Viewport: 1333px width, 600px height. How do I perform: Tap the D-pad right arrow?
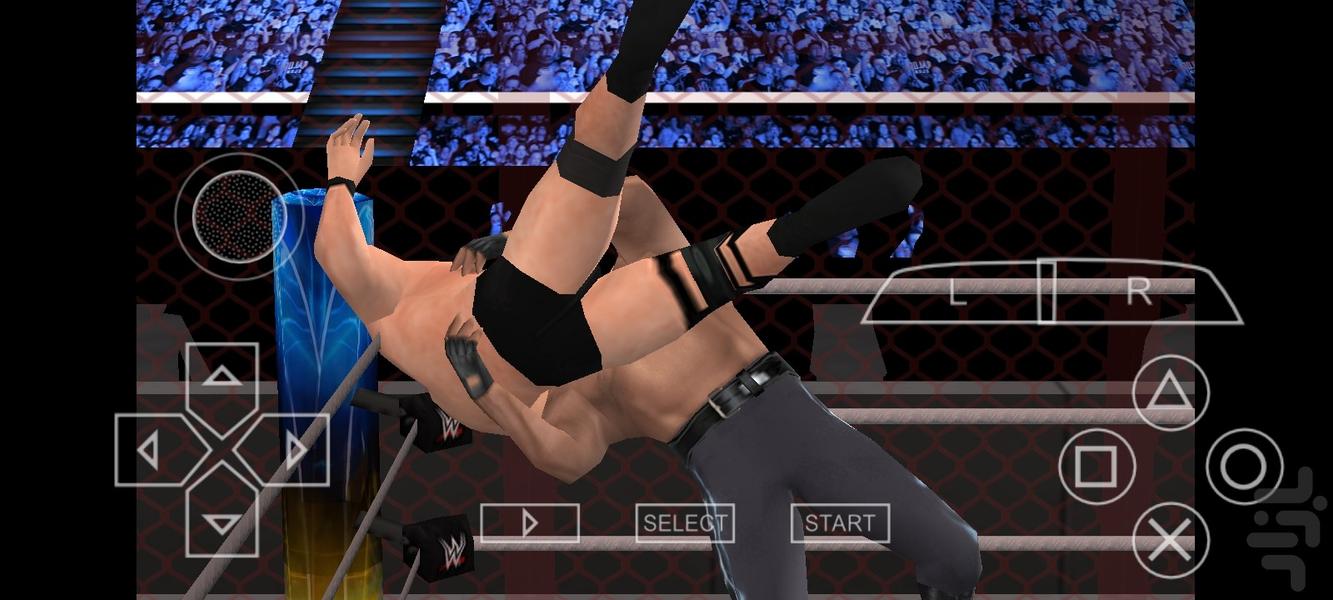coord(294,451)
